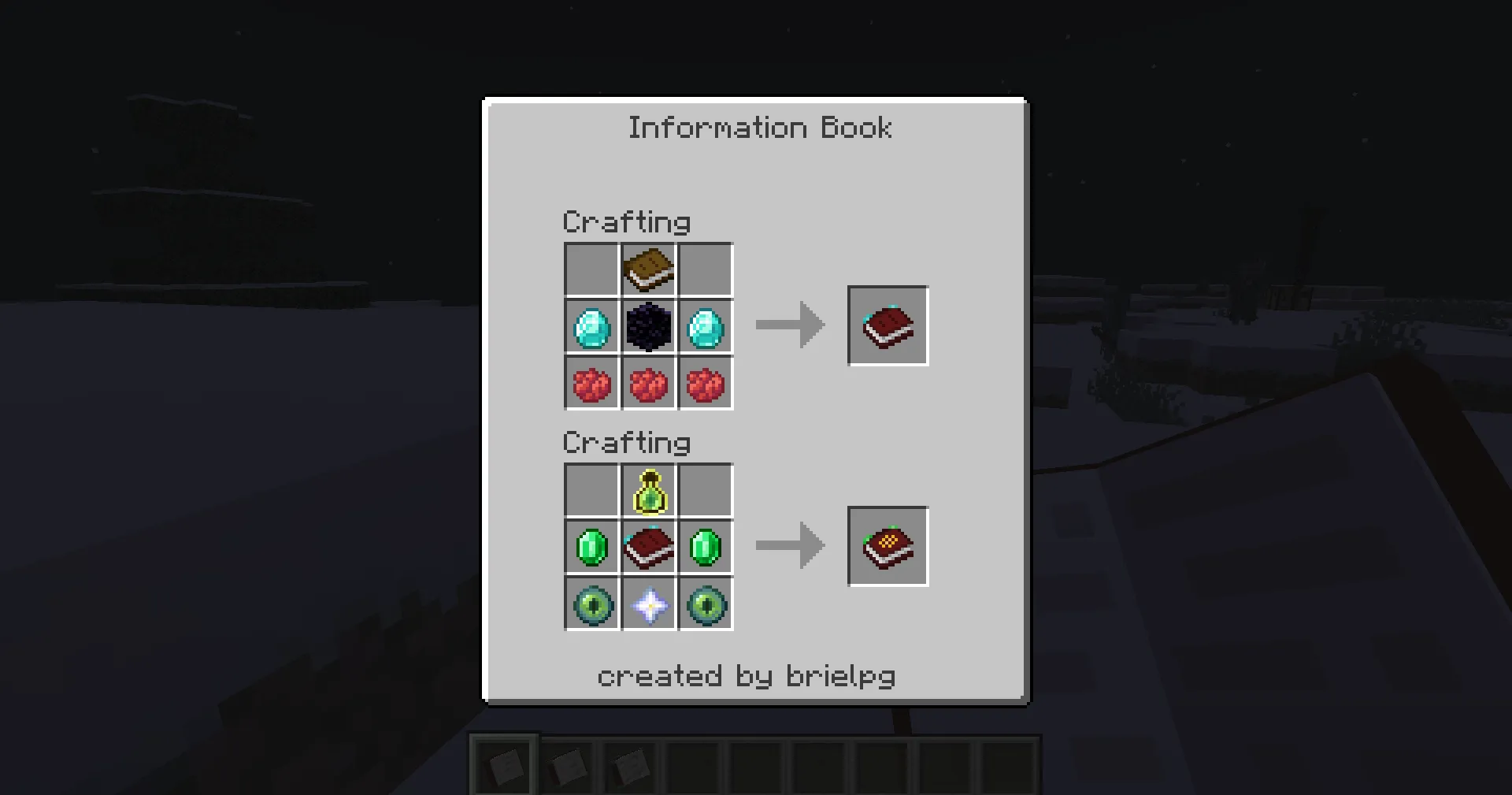Viewport: 1512px width, 795px height.
Task: Click the middle redstone dust ingredient
Action: point(648,383)
